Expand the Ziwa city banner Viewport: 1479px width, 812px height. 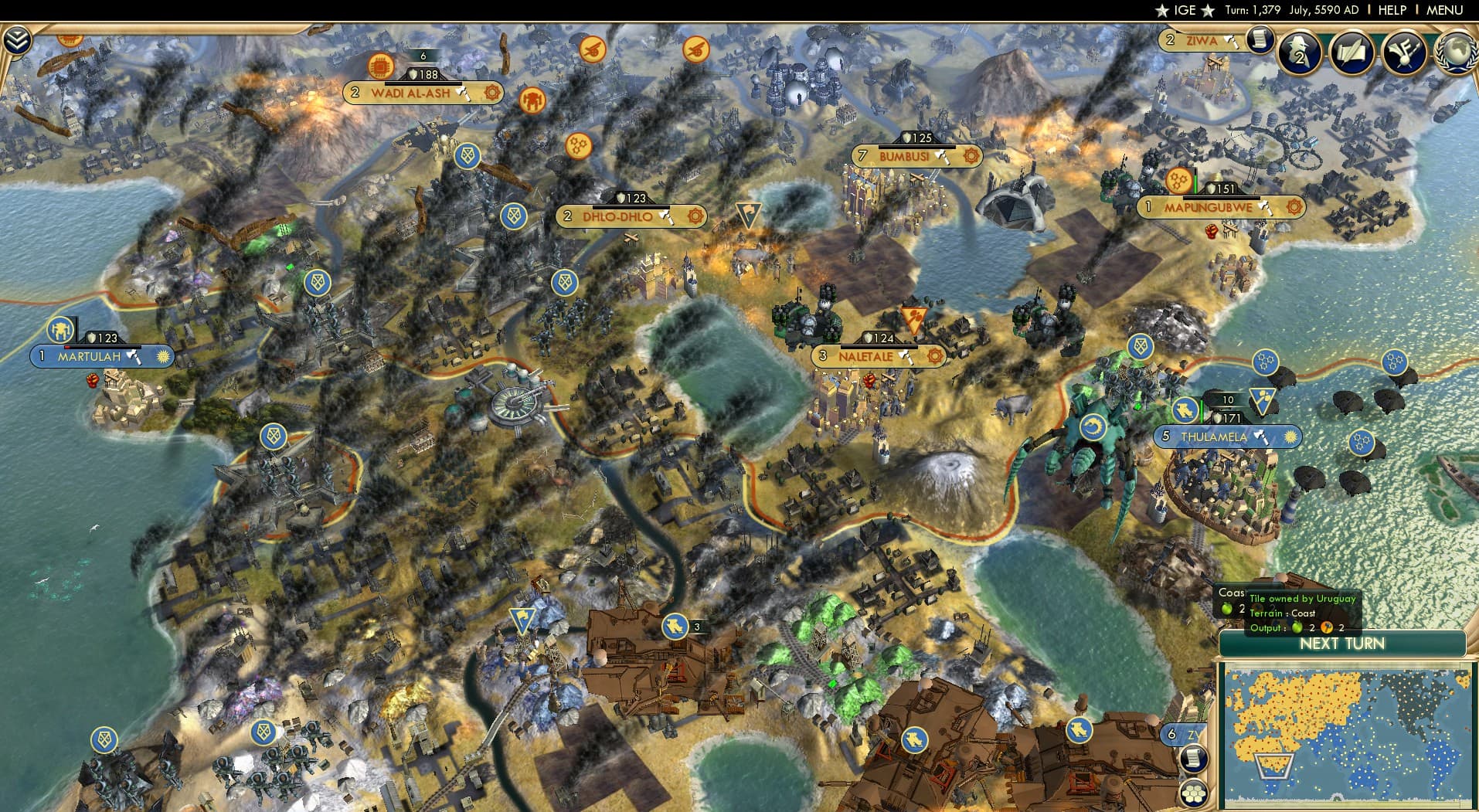tap(1202, 40)
